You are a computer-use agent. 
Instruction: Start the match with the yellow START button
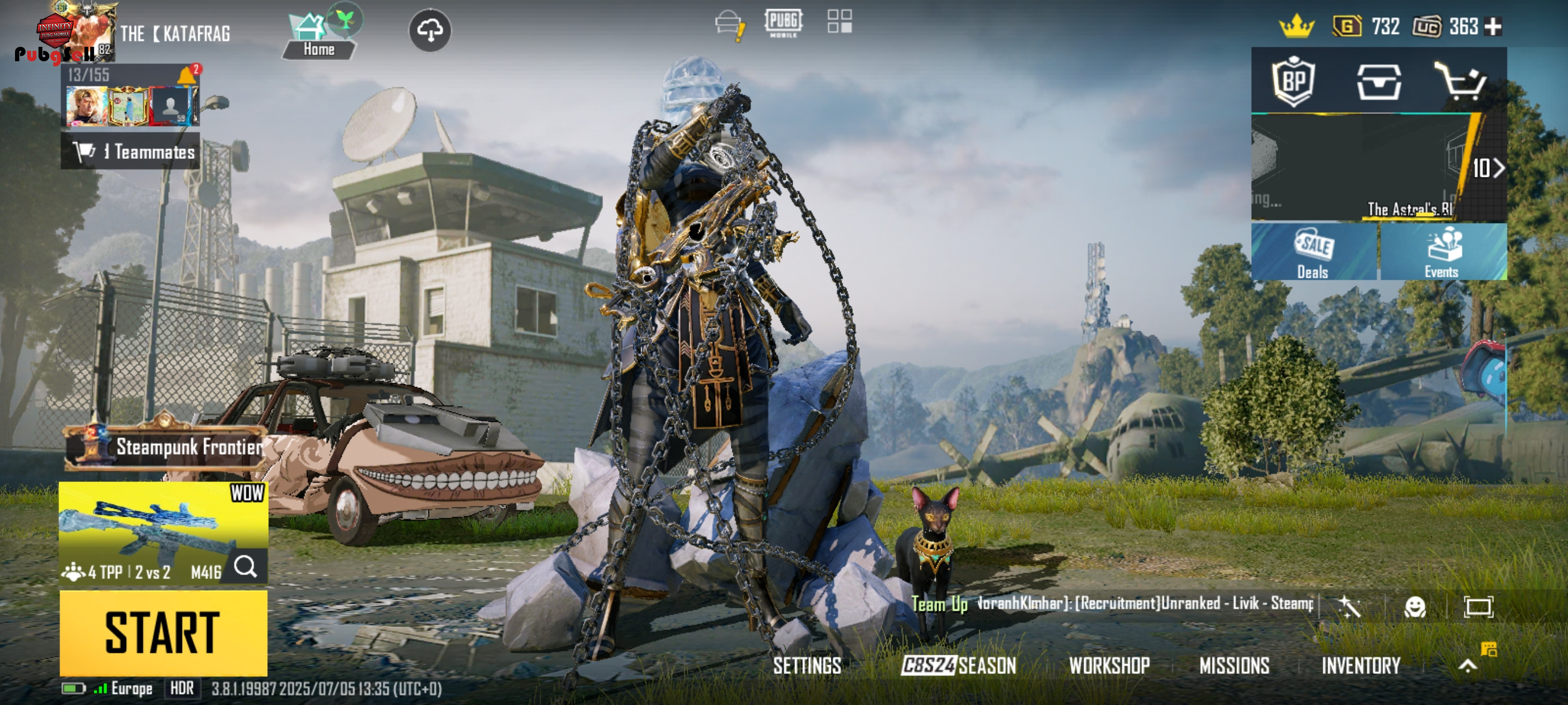pyautogui.click(x=163, y=633)
